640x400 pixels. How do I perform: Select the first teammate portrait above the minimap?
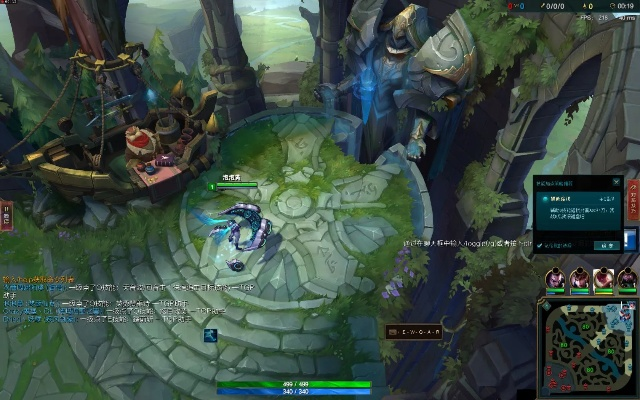(555, 278)
